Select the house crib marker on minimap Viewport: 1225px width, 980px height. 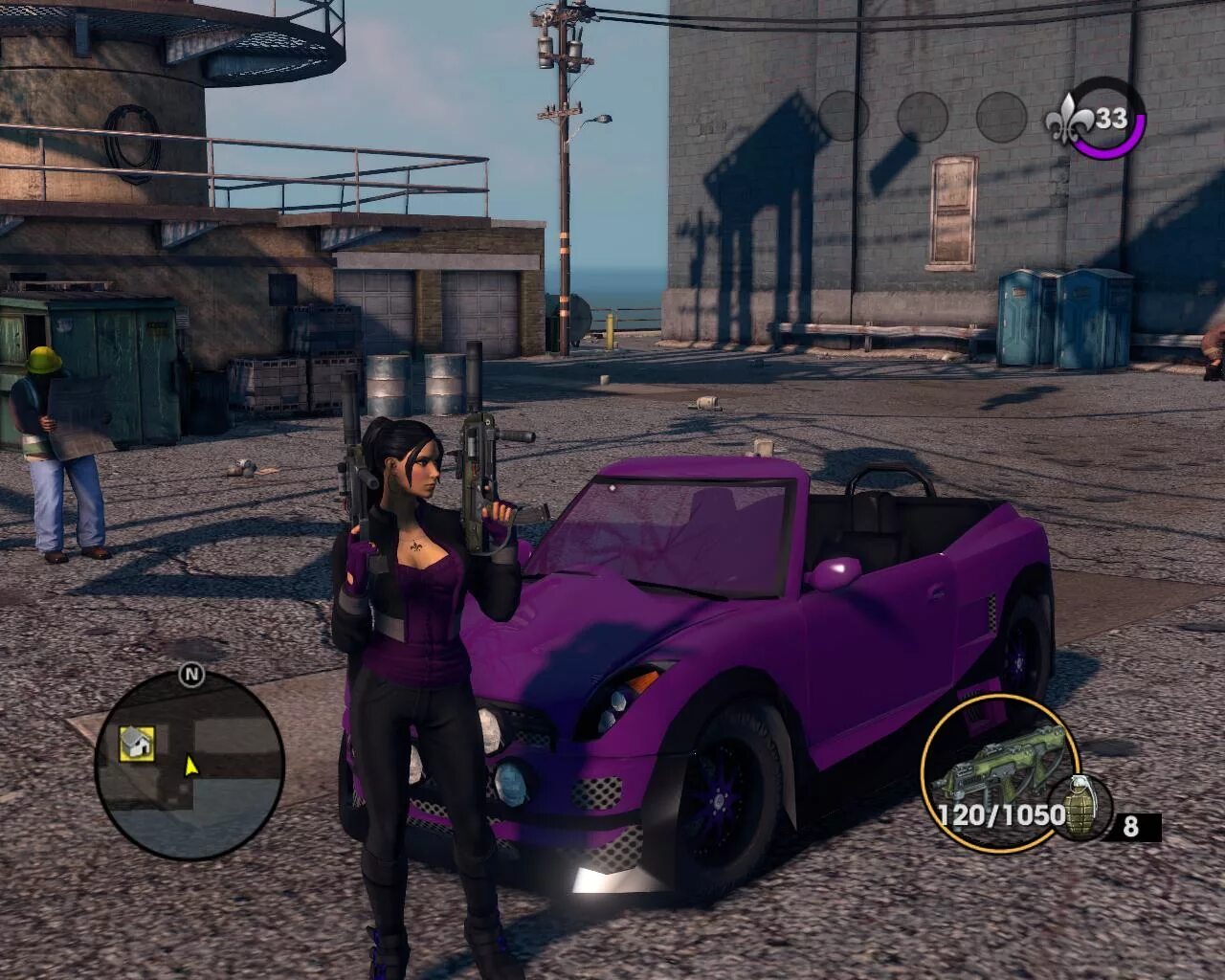click(138, 743)
